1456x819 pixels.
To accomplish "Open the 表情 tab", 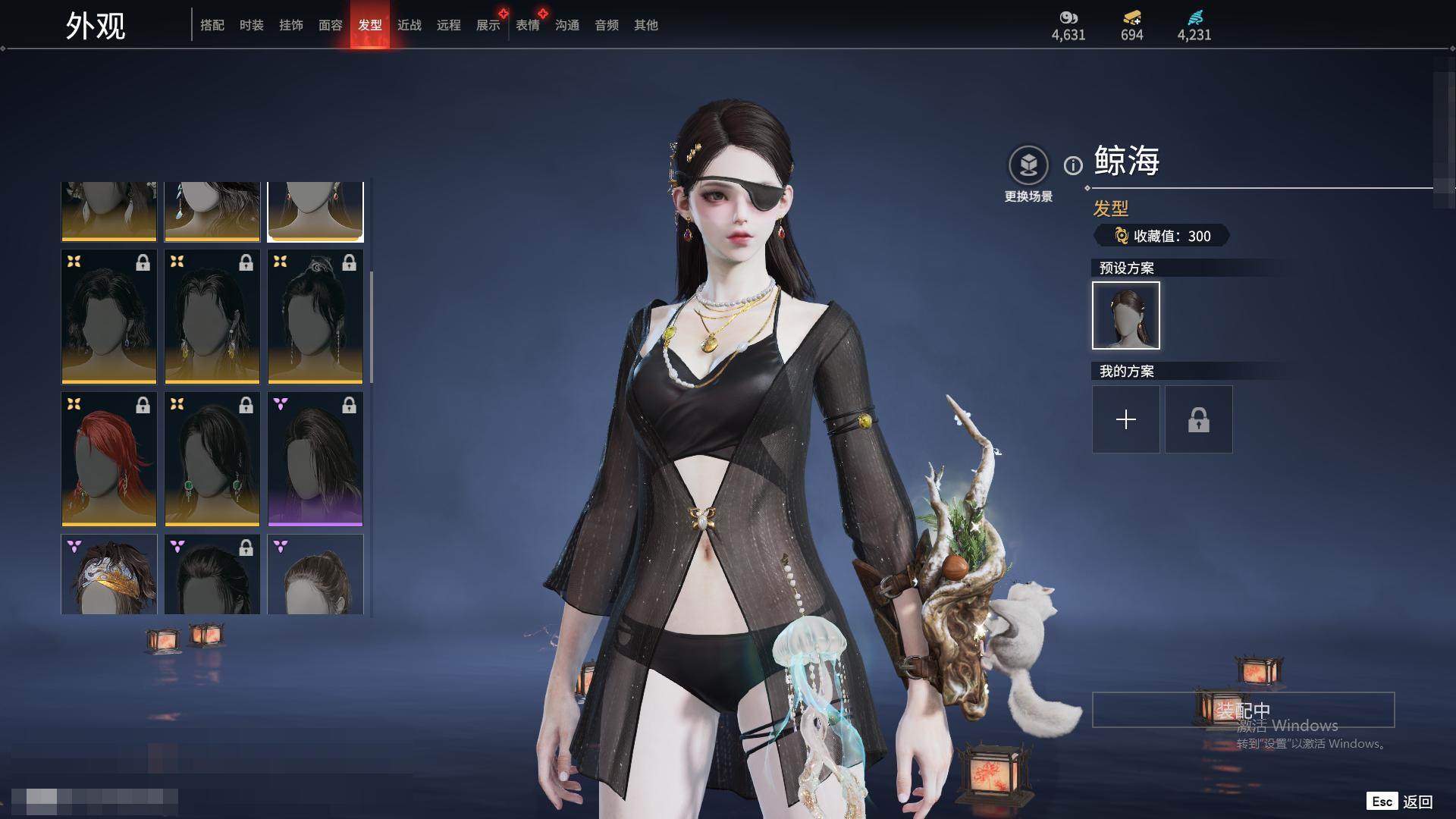I will point(528,25).
